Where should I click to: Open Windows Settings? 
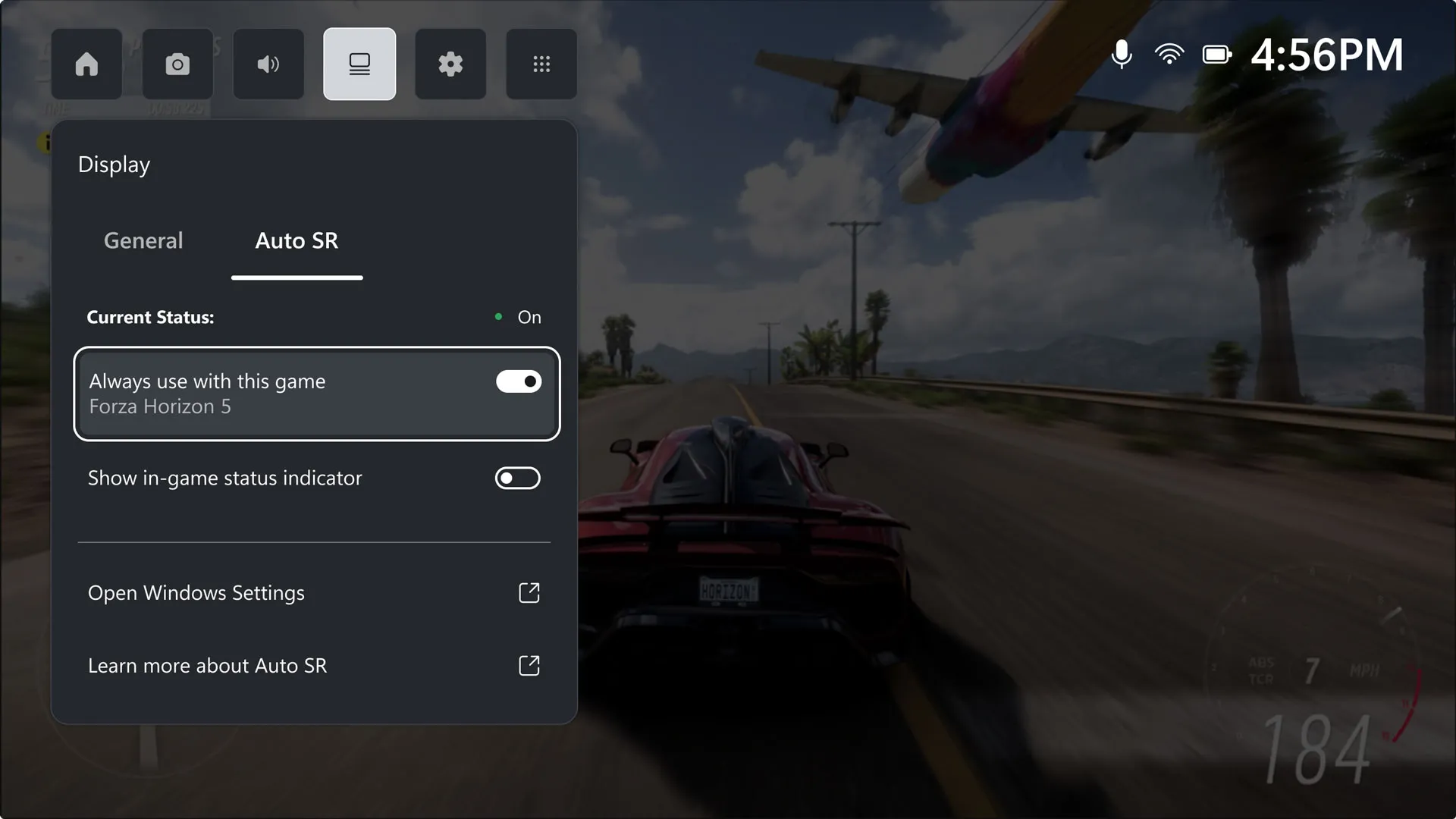(196, 592)
